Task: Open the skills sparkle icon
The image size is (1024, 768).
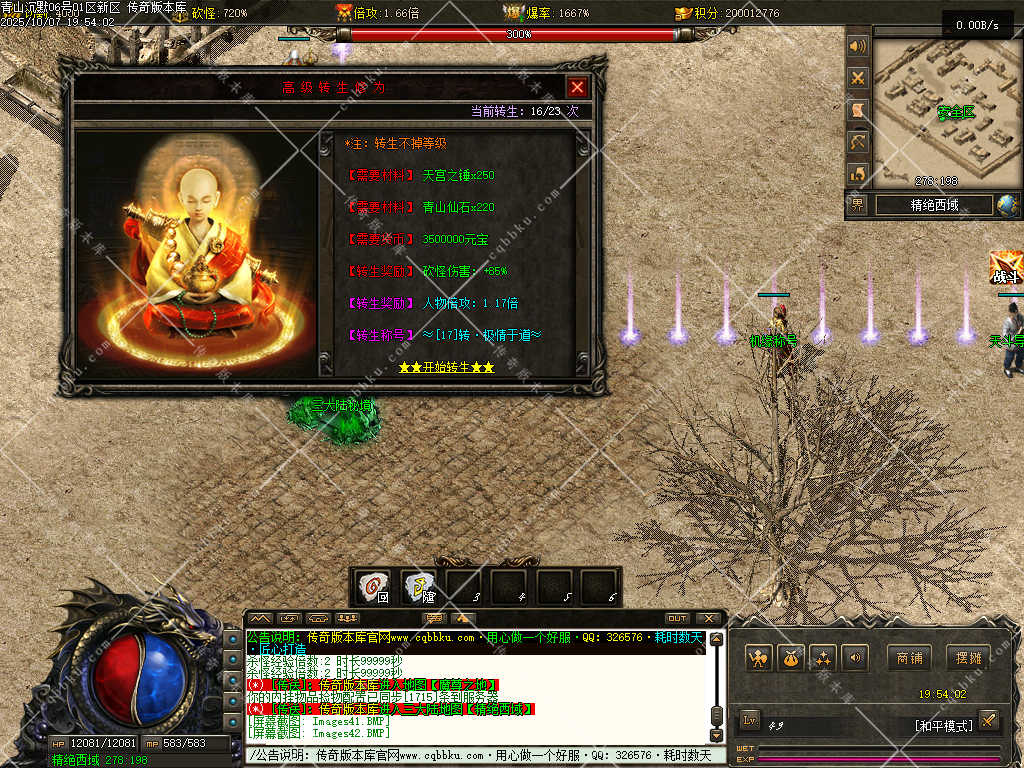Action: 823,658
